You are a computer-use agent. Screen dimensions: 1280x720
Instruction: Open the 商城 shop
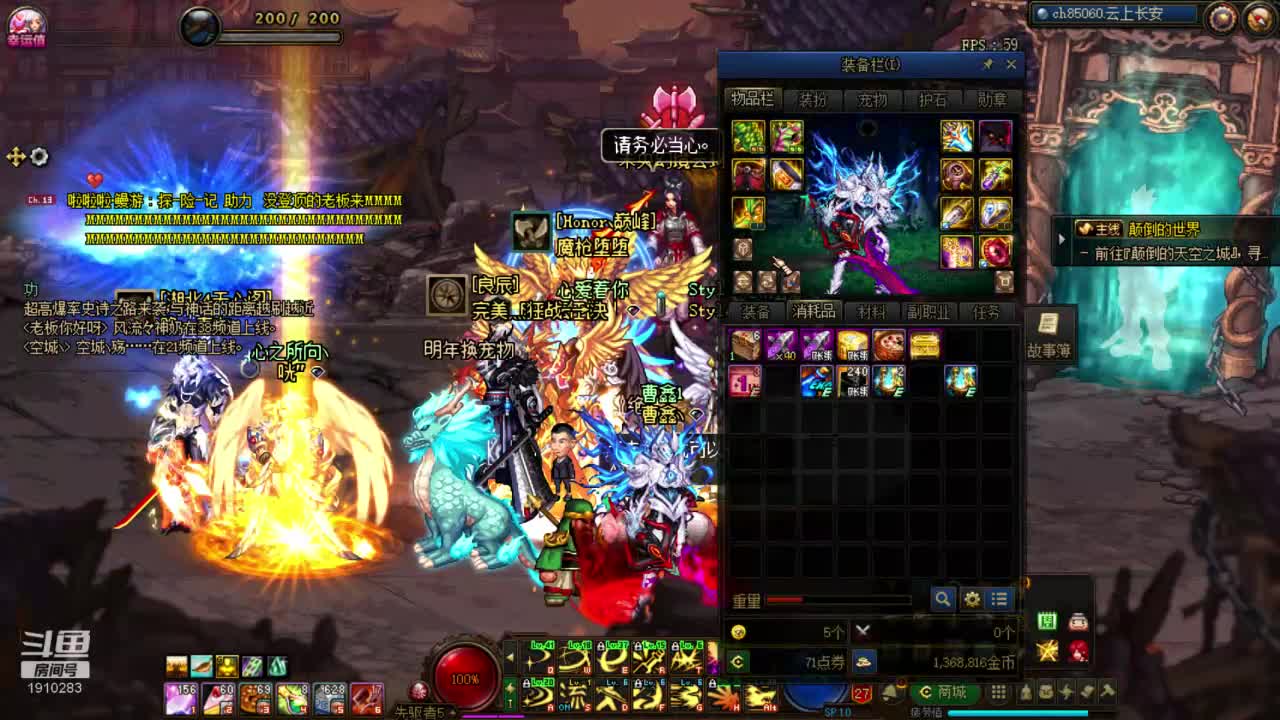pyautogui.click(x=945, y=692)
